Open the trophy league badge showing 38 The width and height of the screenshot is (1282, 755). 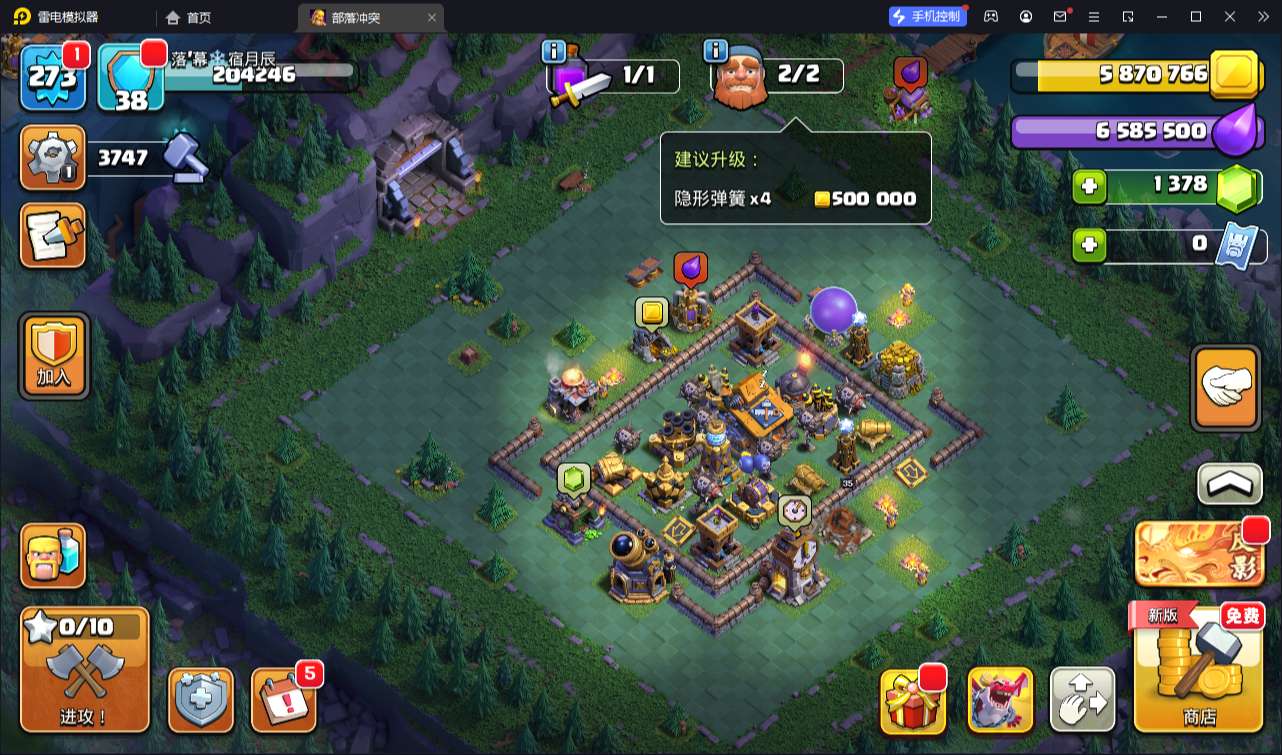[x=131, y=77]
